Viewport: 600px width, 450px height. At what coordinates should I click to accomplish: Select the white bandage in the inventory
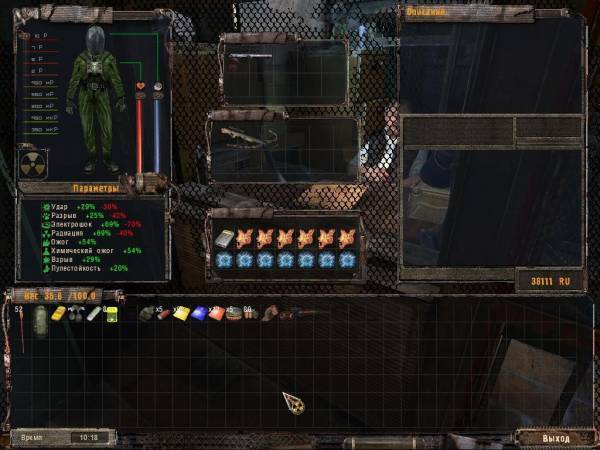click(92, 313)
